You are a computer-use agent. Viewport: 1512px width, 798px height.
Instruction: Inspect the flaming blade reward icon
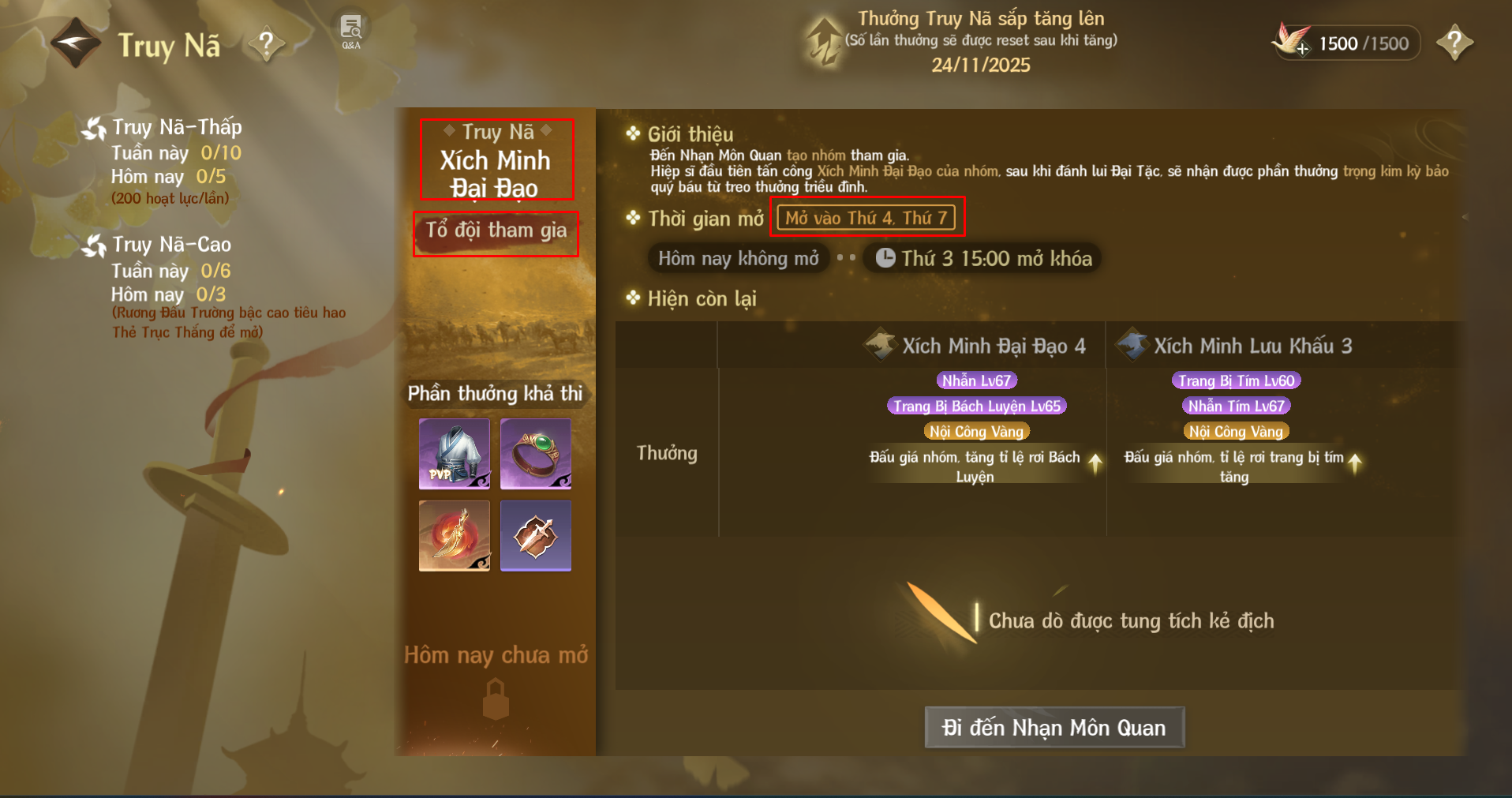[x=455, y=535]
